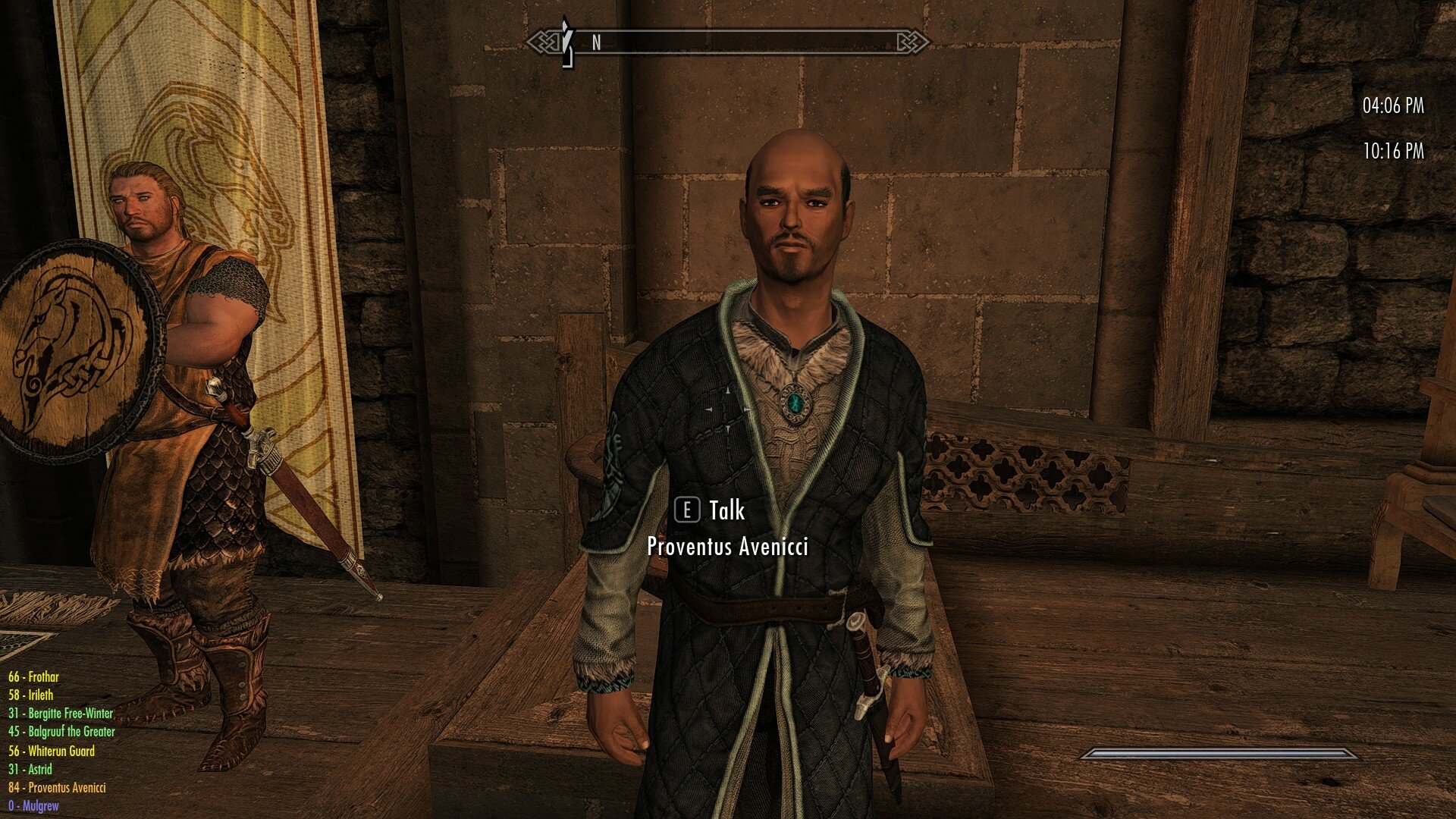Choose Bergitte Free-Winter from the NPC list

point(61,714)
